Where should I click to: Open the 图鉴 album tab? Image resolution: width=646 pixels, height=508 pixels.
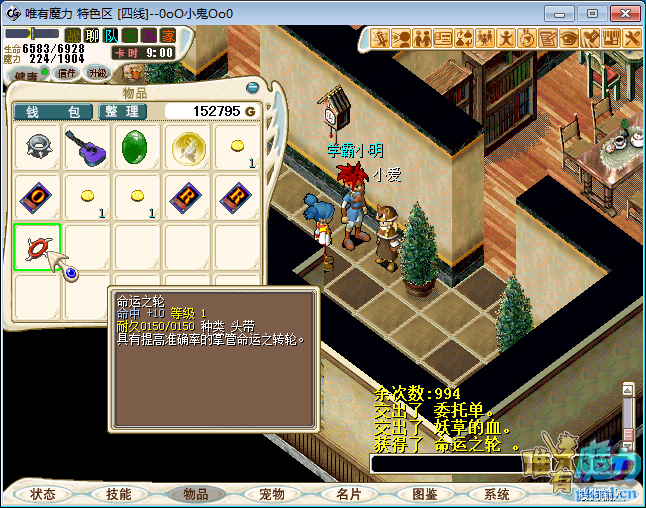[424, 494]
